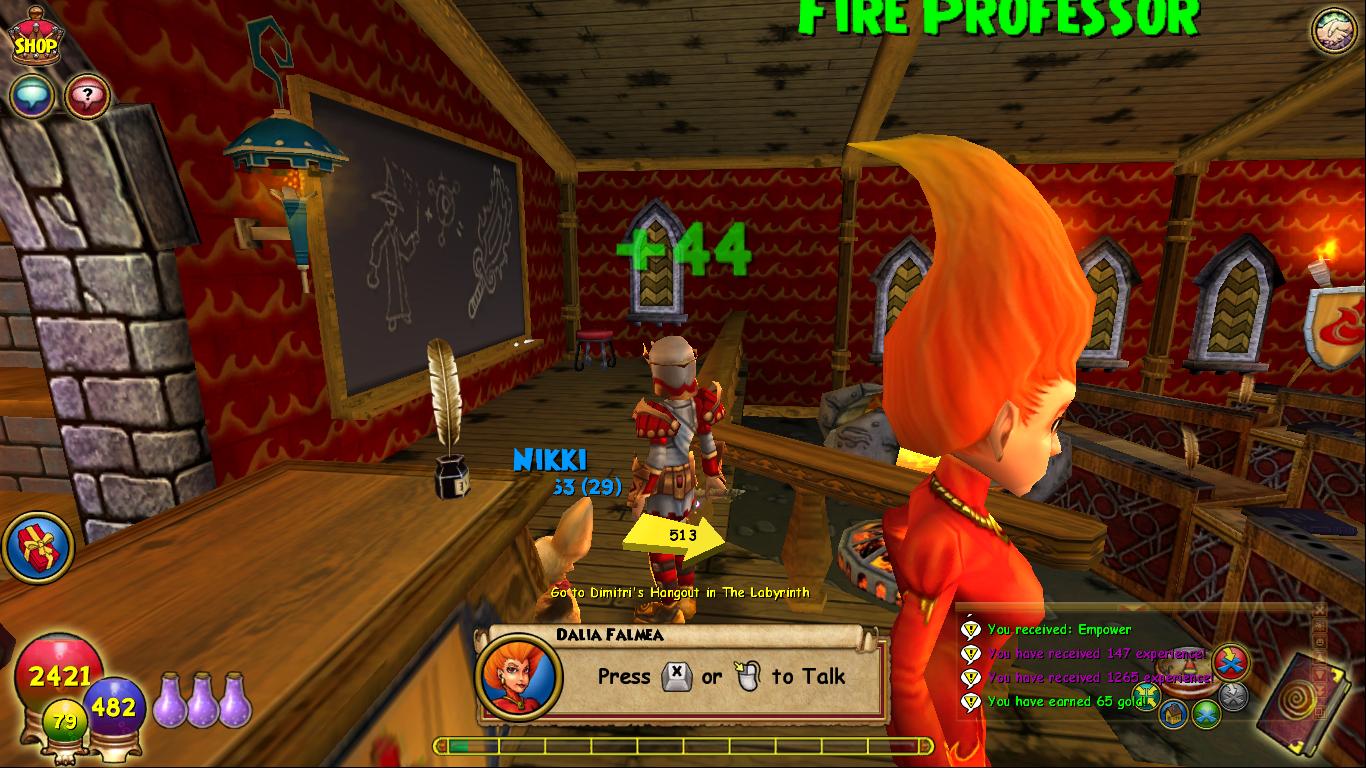1366x768 pixels.
Task: Open the friends list icon
Action: tap(1334, 31)
